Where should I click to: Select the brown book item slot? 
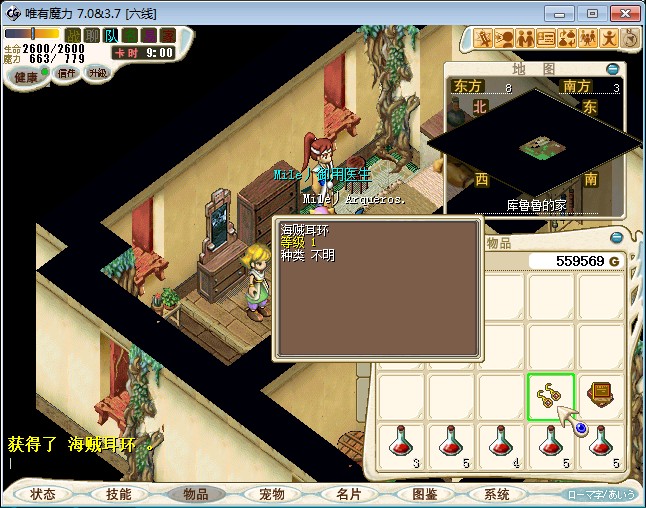coord(601,397)
